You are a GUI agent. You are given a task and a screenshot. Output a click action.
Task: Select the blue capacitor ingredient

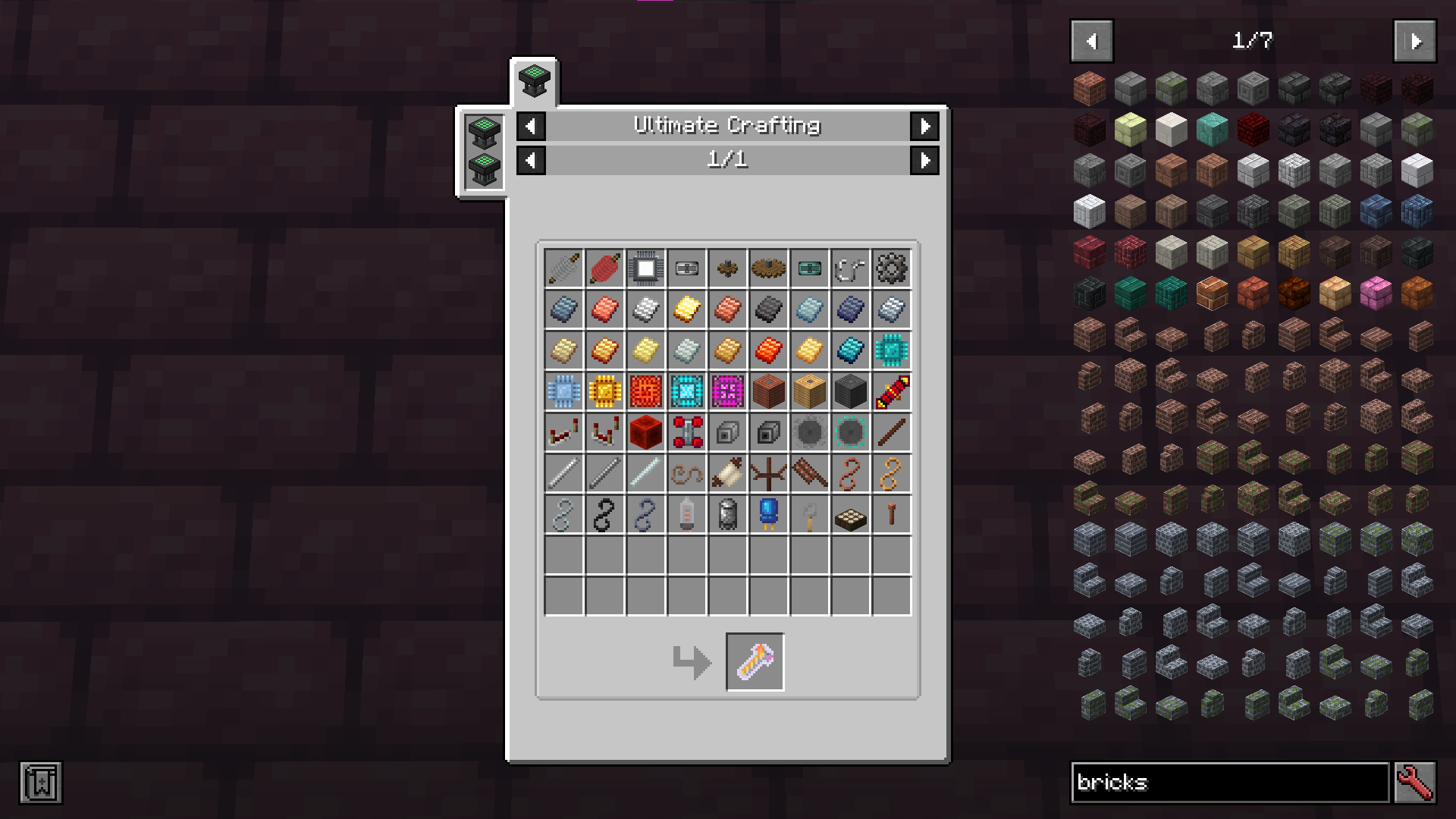(768, 514)
